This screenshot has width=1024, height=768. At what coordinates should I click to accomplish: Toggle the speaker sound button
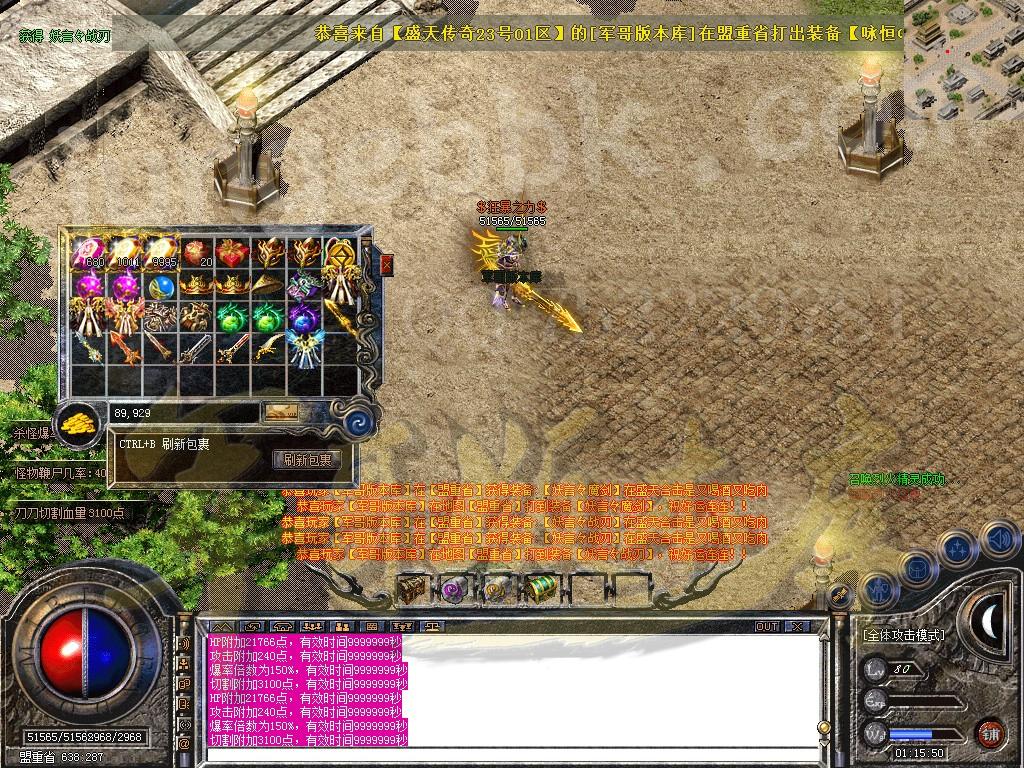[998, 541]
